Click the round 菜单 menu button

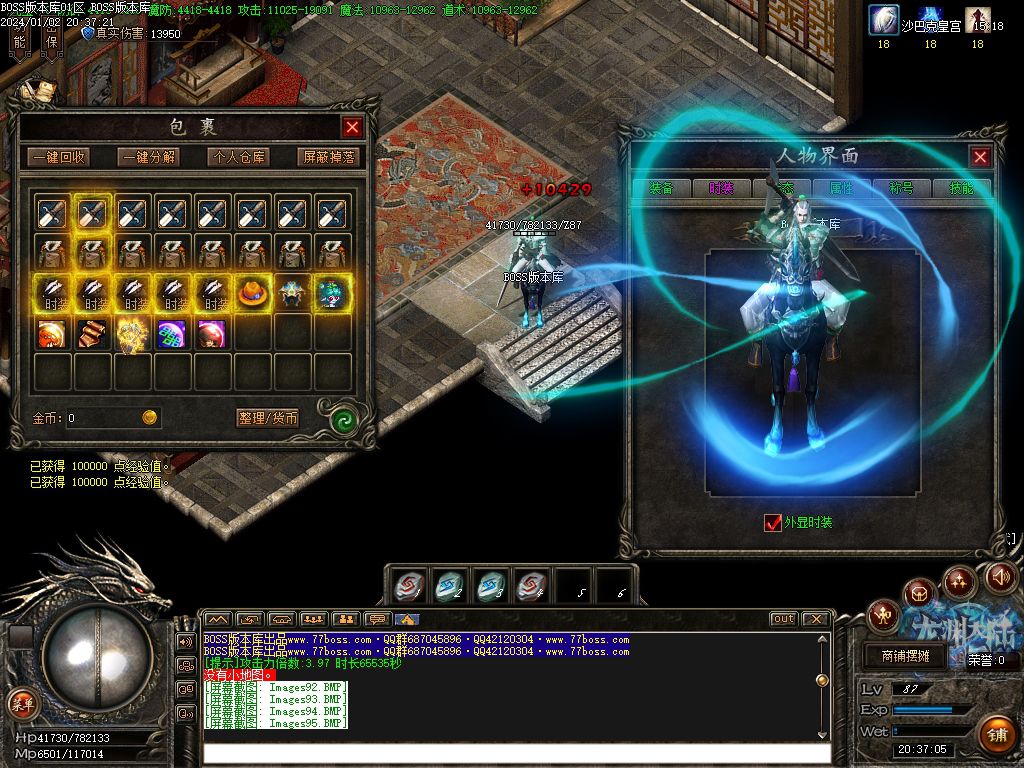(21, 703)
